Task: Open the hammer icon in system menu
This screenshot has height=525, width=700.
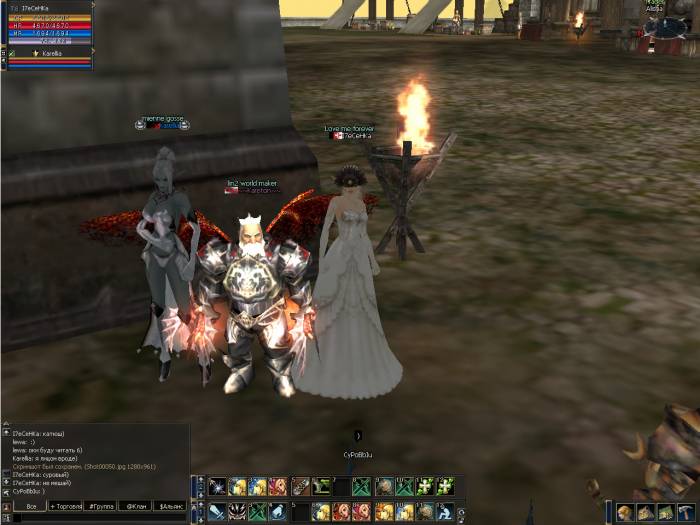Action: coord(685,513)
